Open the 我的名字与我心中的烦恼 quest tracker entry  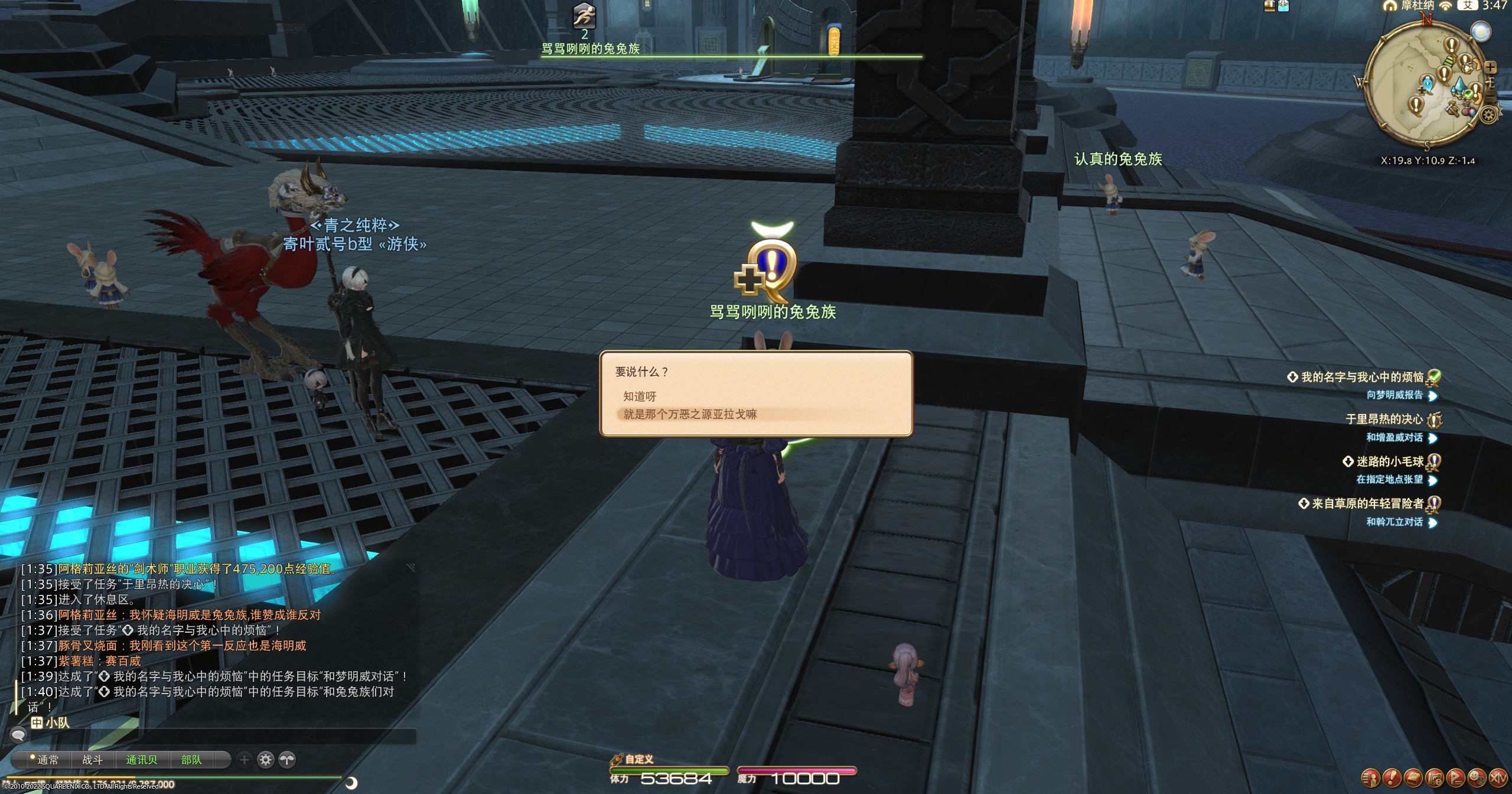point(1362,377)
